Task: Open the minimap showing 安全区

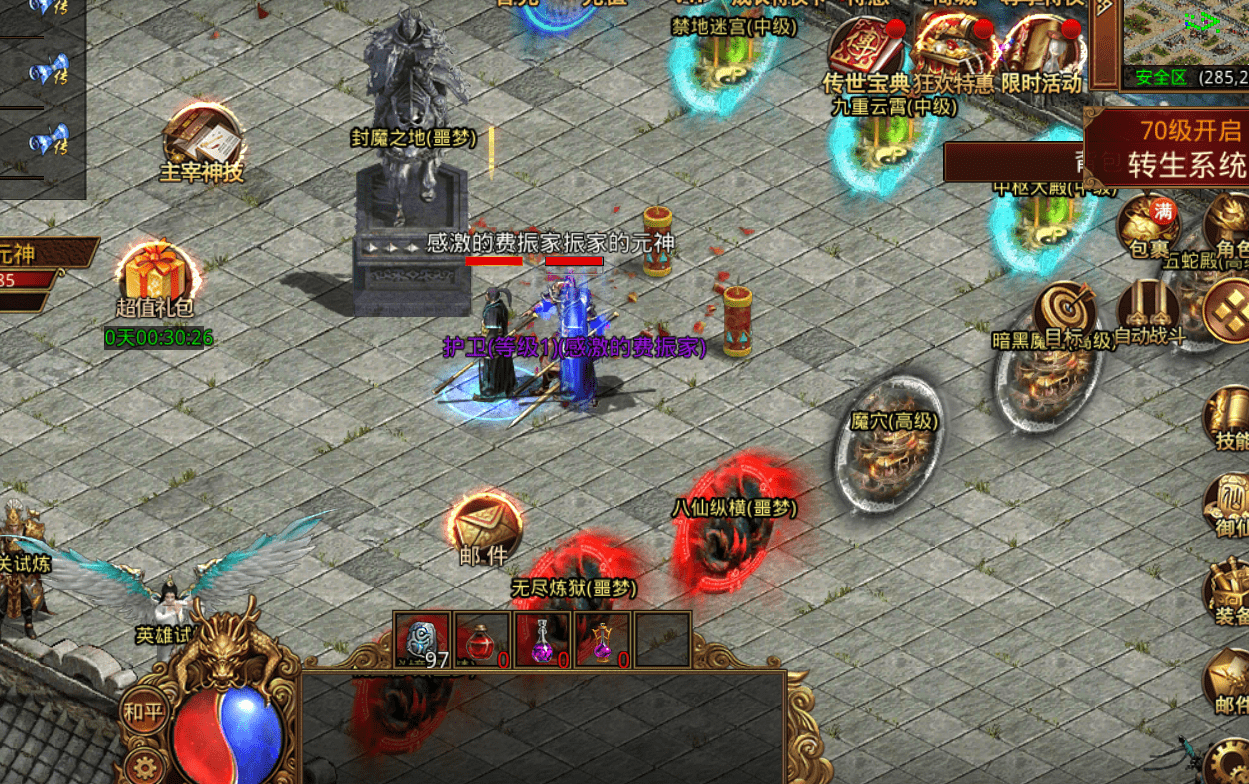Action: click(1186, 40)
